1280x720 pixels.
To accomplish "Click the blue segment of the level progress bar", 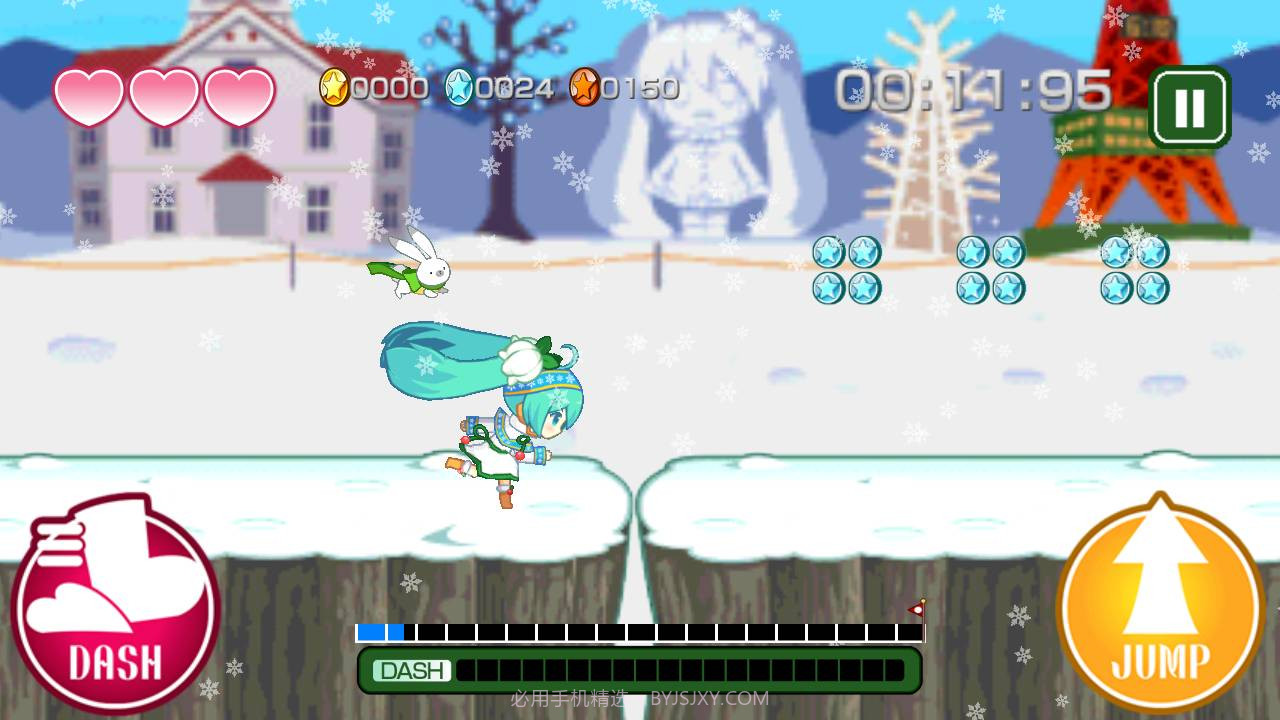I will click(x=378, y=631).
